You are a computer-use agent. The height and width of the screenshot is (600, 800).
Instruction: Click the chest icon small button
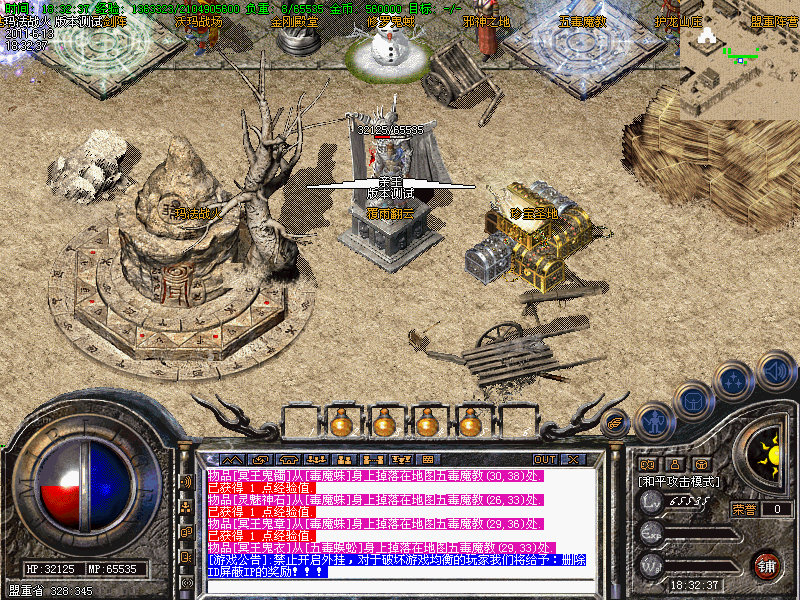701,464
